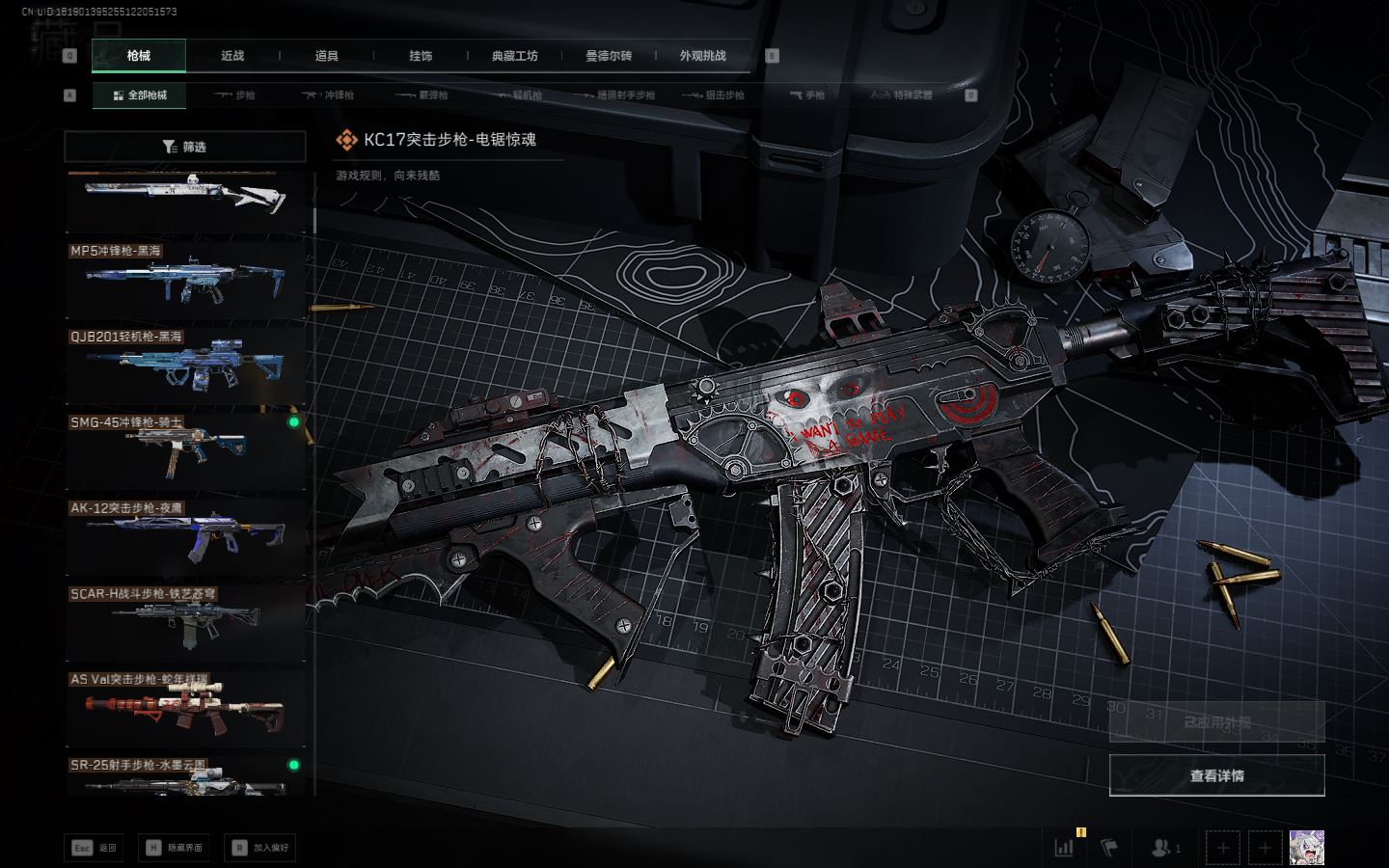Image resolution: width=1389 pixels, height=868 pixels.
Task: Select the AK-12突击步枪-夜鹰 skin
Action: [x=185, y=536]
